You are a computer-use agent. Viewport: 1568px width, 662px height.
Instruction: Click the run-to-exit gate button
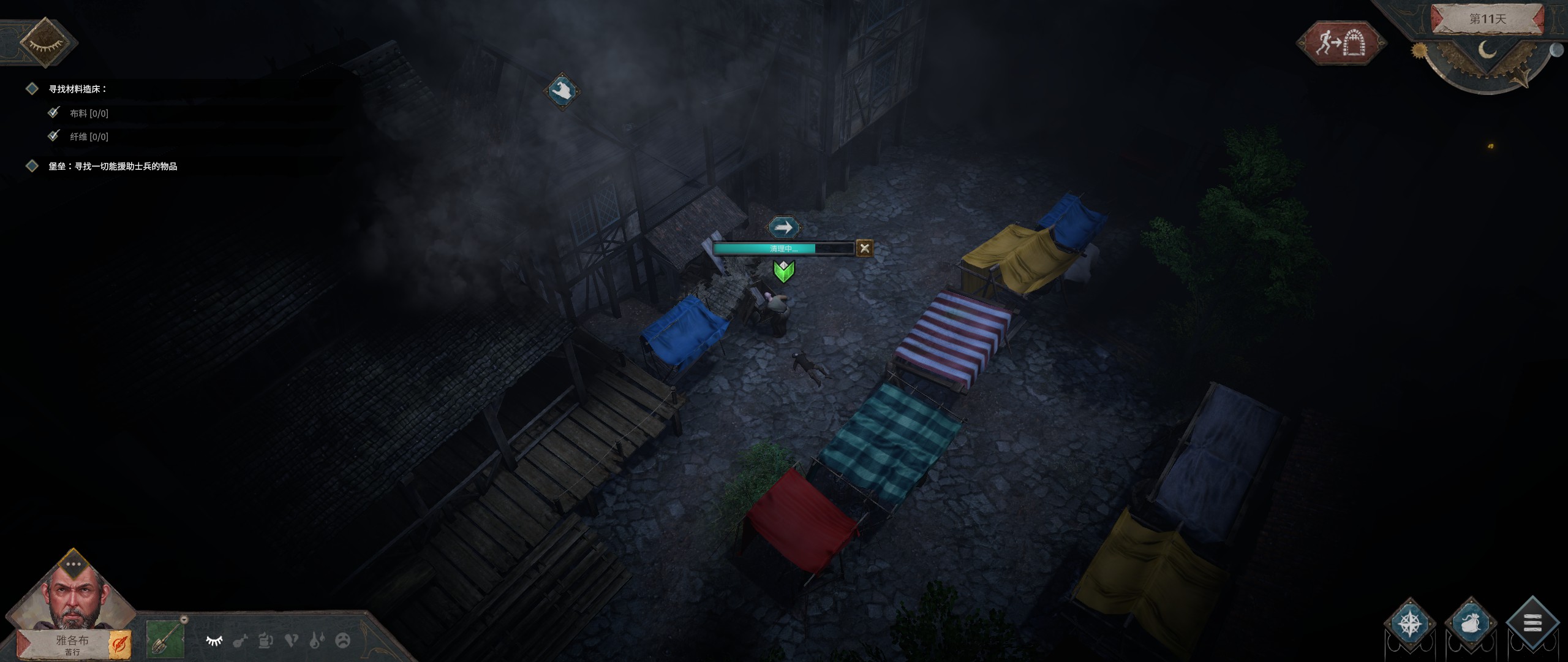[x=1341, y=44]
